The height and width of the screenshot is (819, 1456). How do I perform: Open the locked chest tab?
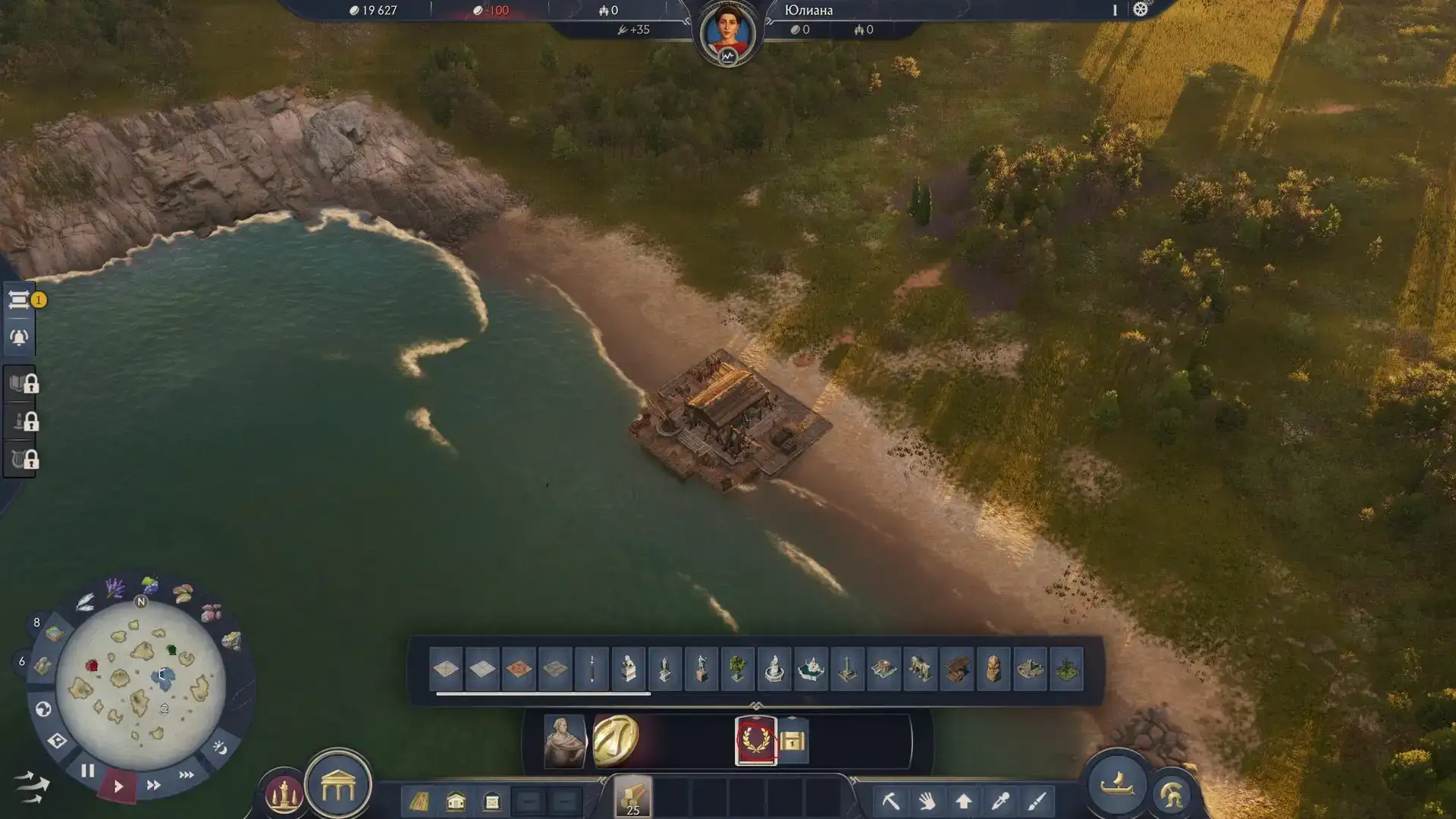click(x=792, y=740)
